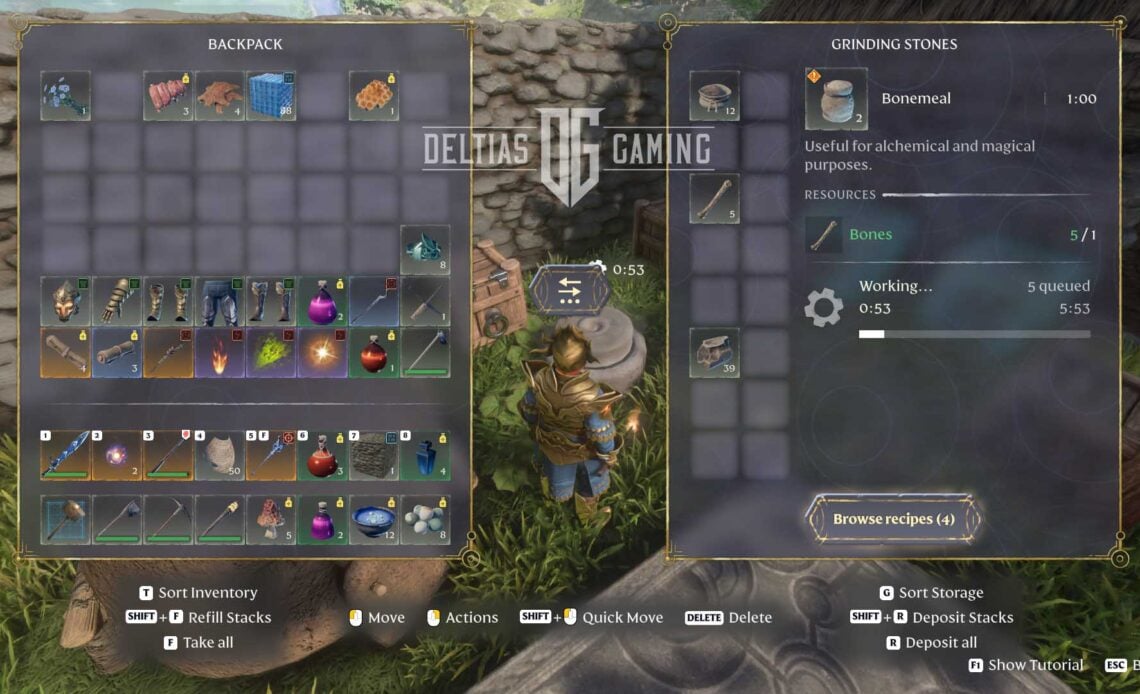Select the red health potion in hotbar slot 6
Viewport: 1140px width, 694px height.
pyautogui.click(x=322, y=456)
